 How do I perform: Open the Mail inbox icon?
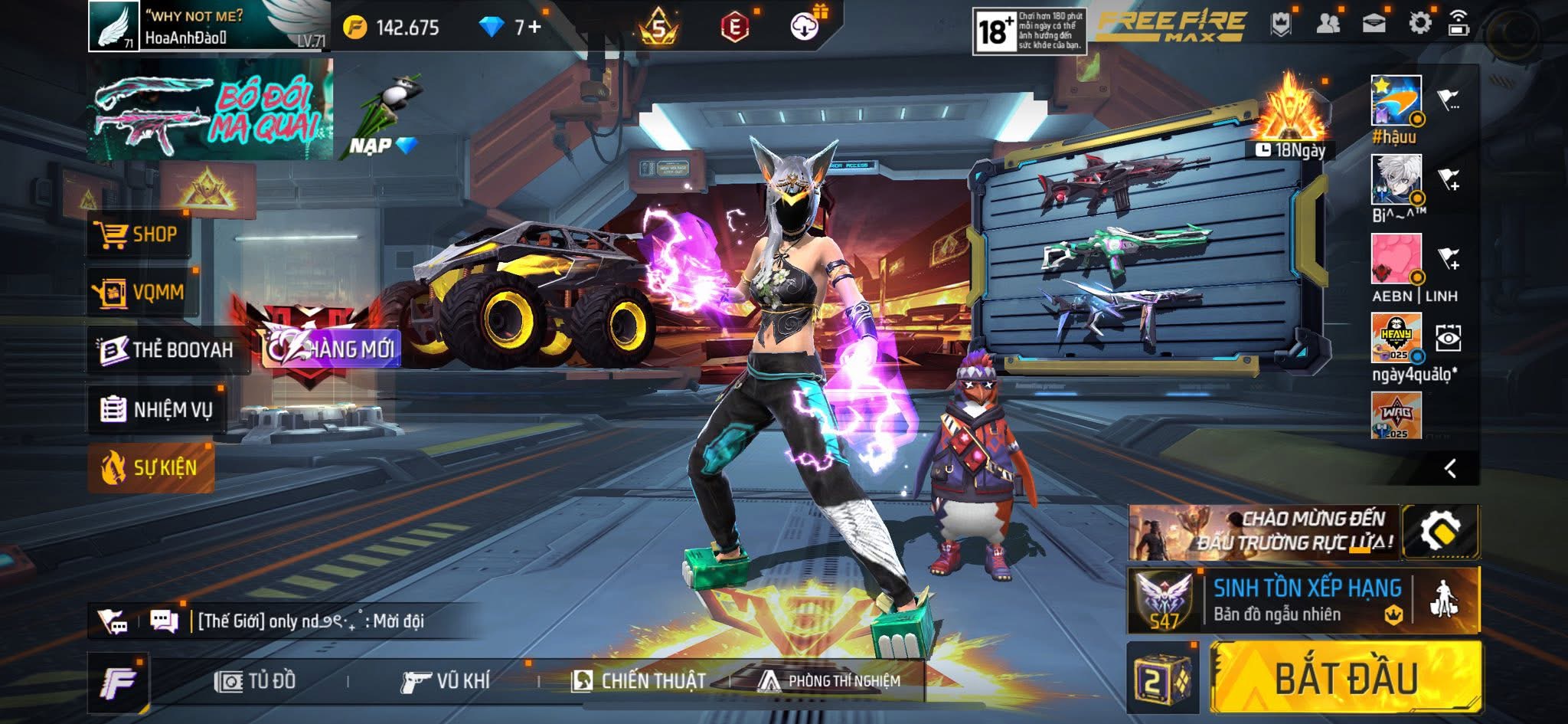pos(1373,23)
